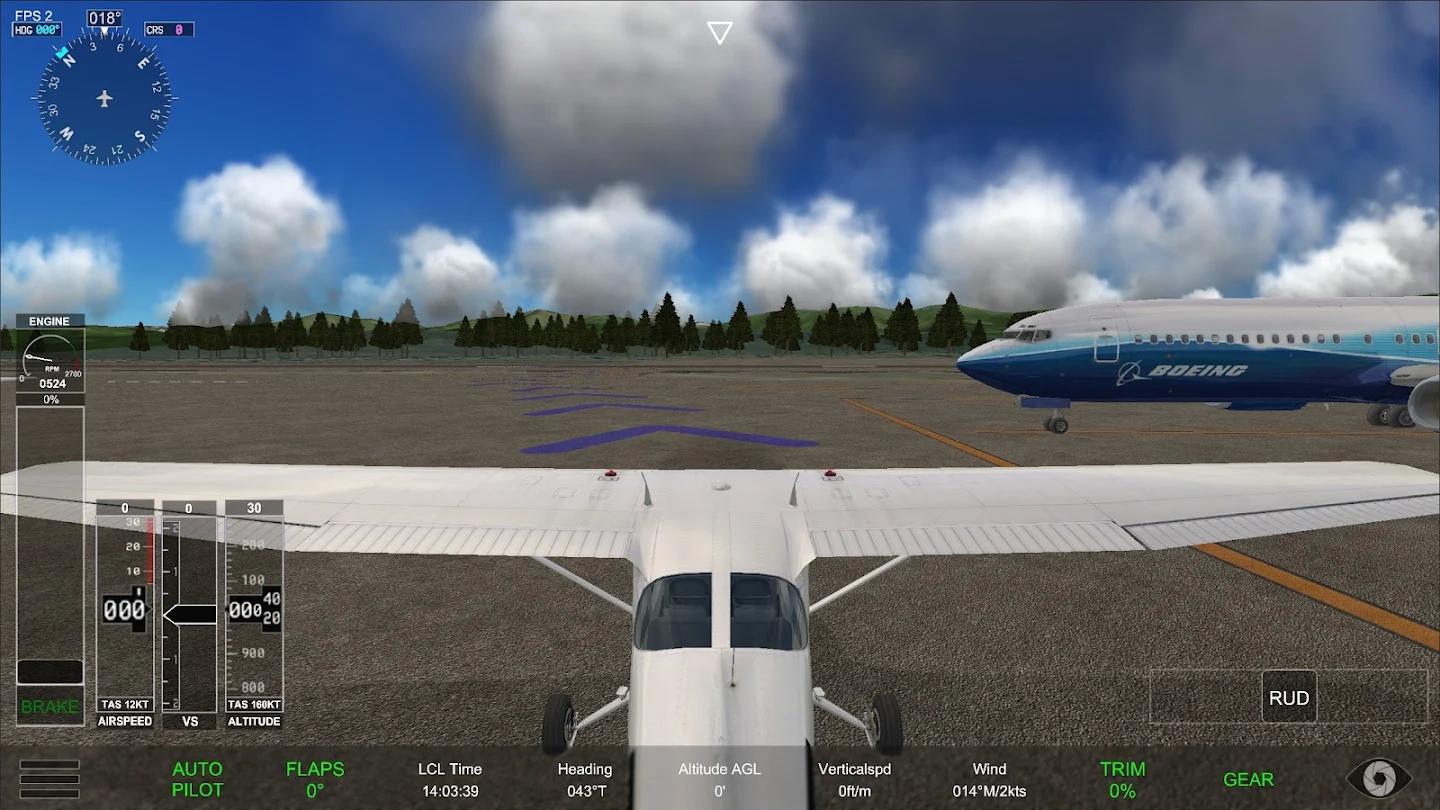Click the Heading 043°T status item

[x=585, y=779]
